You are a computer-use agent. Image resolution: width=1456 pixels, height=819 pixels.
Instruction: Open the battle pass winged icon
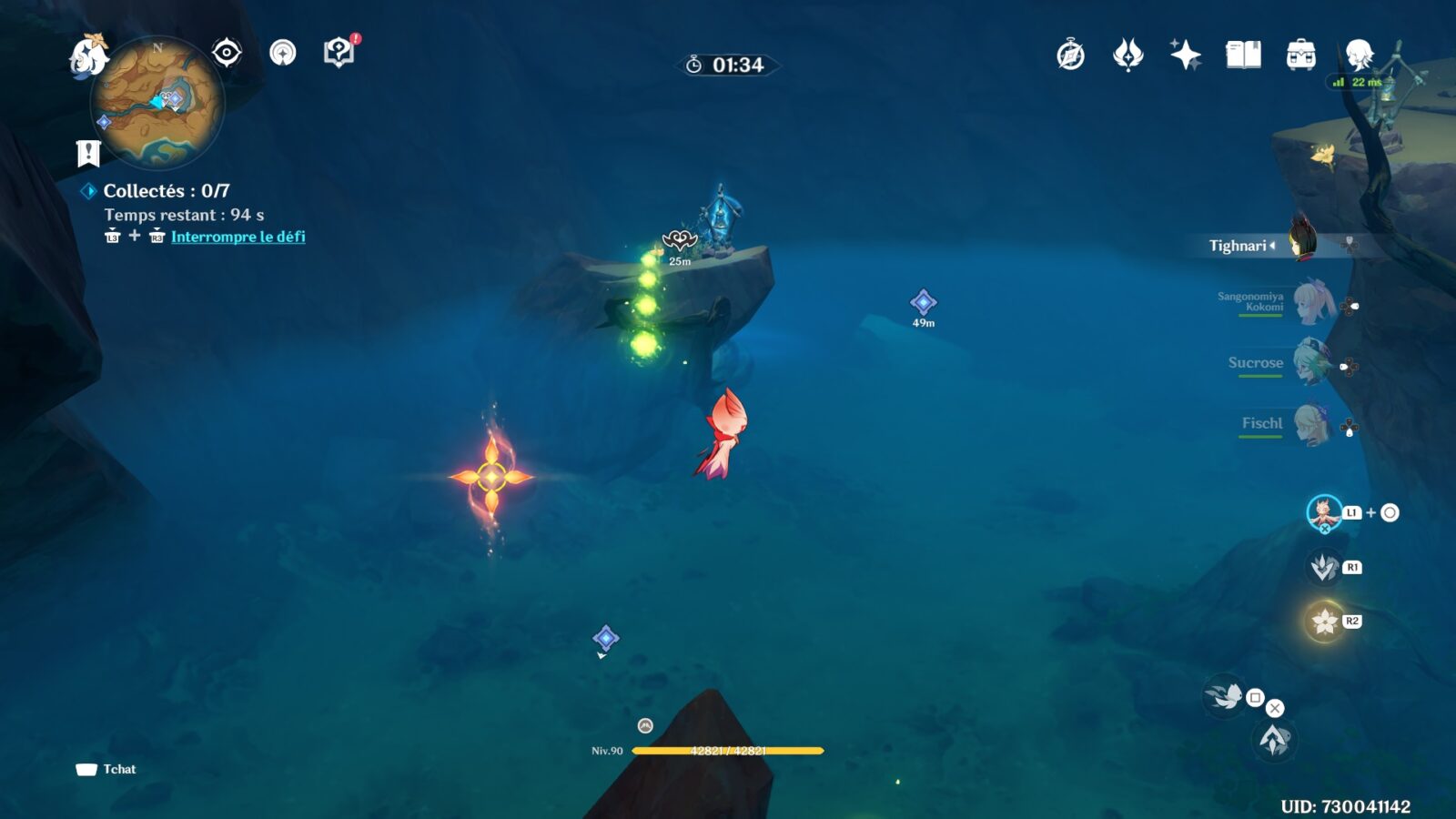coord(1127,56)
